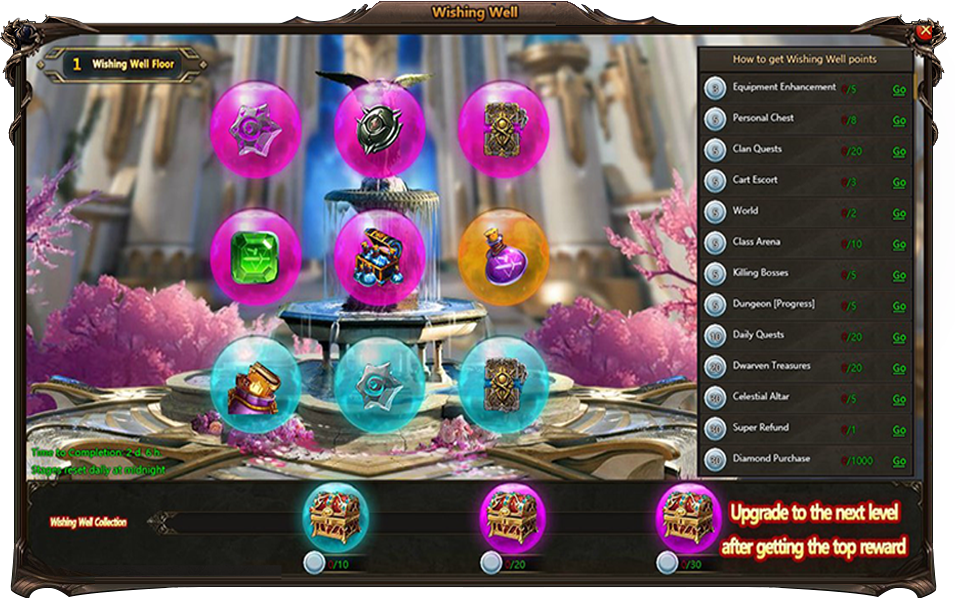The image size is (955, 598).
Task: Go to Cart Escort task
Action: tap(899, 182)
